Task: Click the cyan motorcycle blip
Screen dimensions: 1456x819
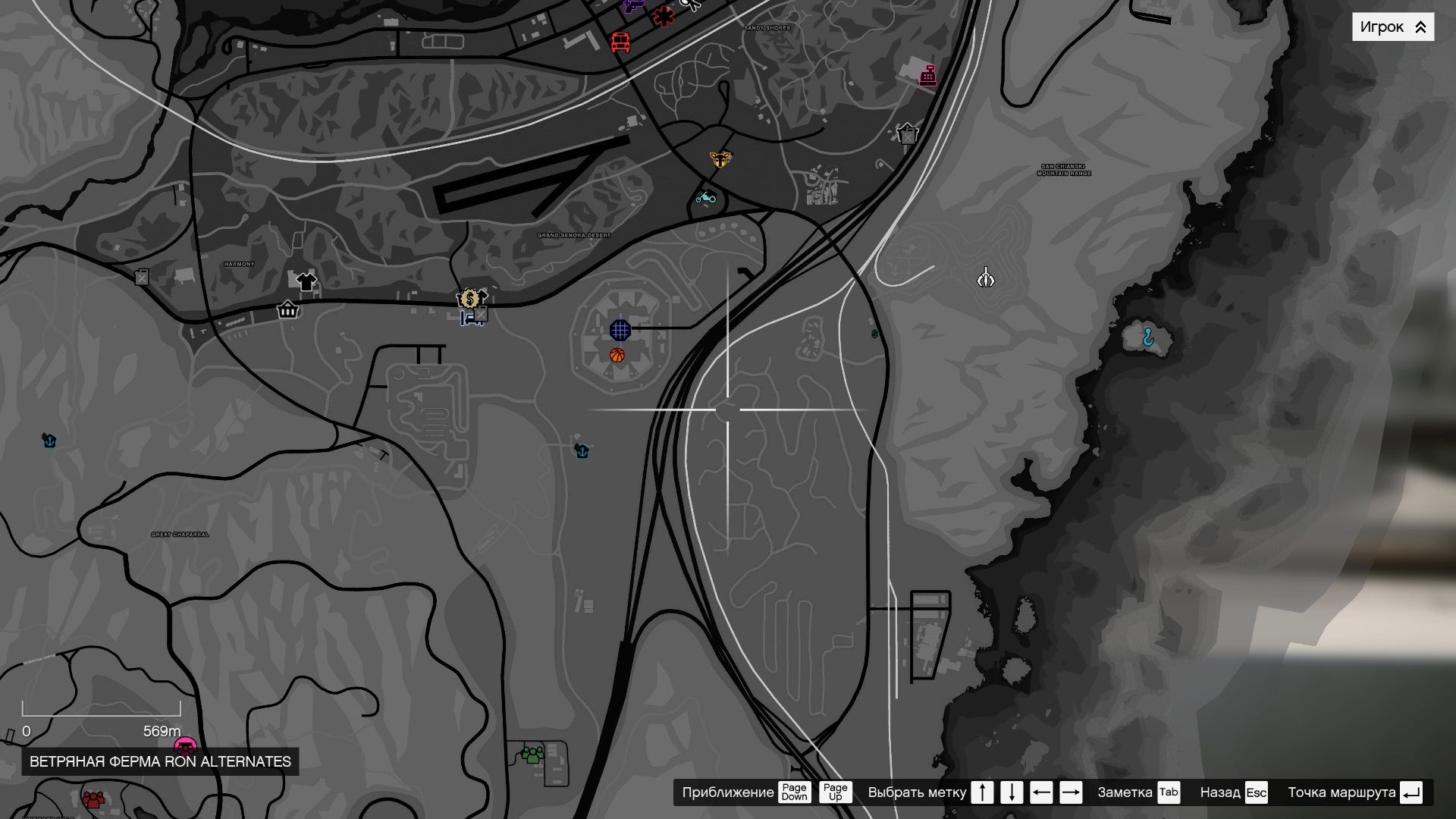Action: (x=707, y=197)
